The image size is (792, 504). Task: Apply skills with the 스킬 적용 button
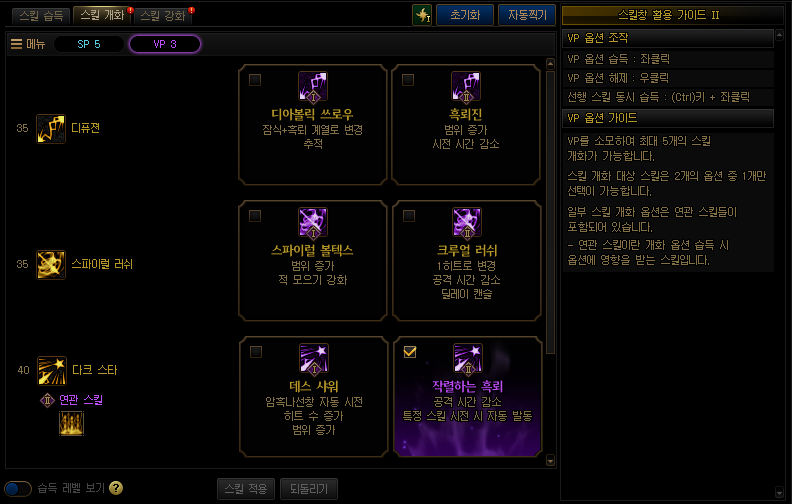245,488
